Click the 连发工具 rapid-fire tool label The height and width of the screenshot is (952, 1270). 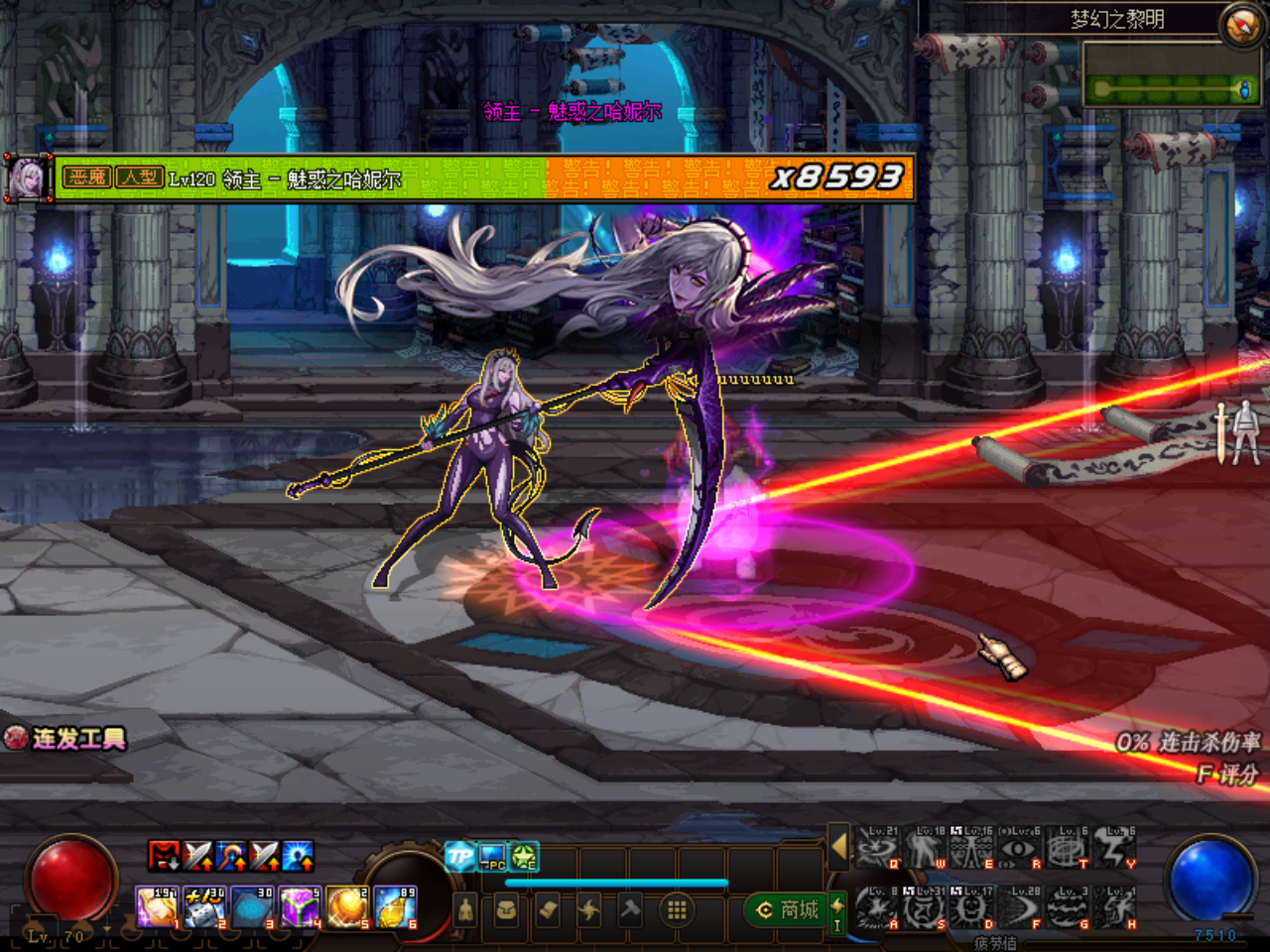67,739
